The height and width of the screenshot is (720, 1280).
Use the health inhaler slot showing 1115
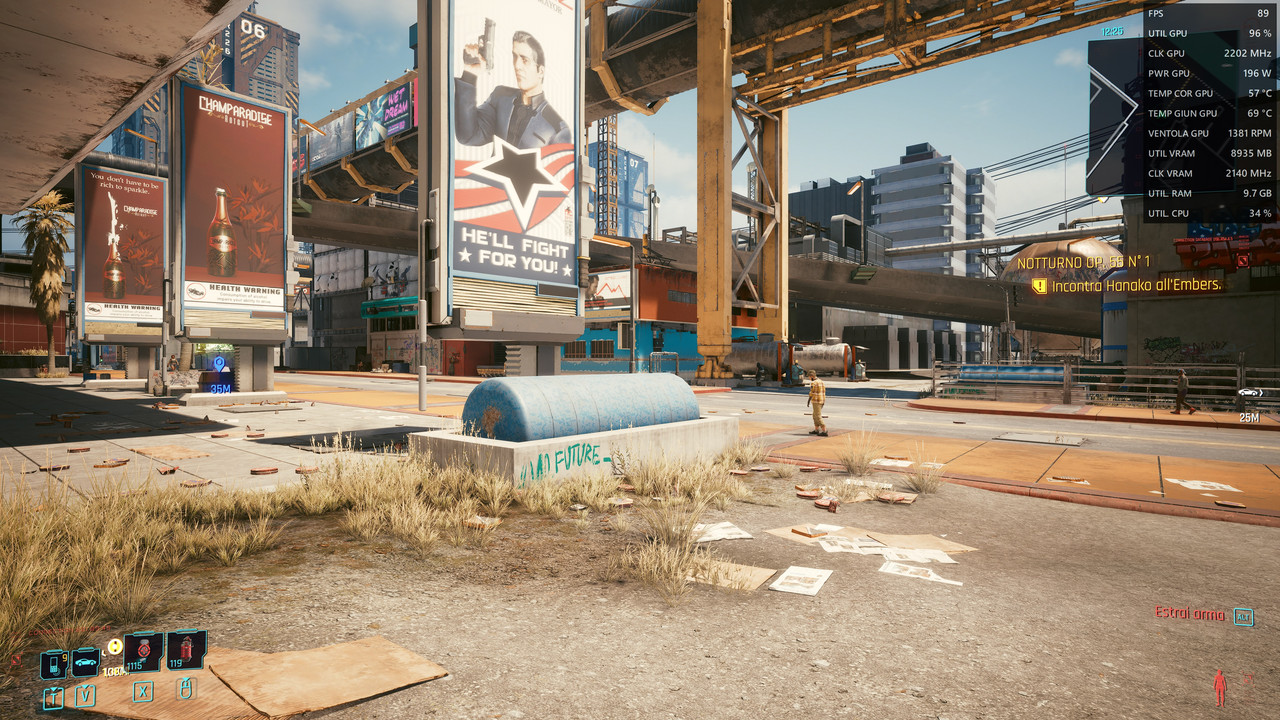pos(143,651)
